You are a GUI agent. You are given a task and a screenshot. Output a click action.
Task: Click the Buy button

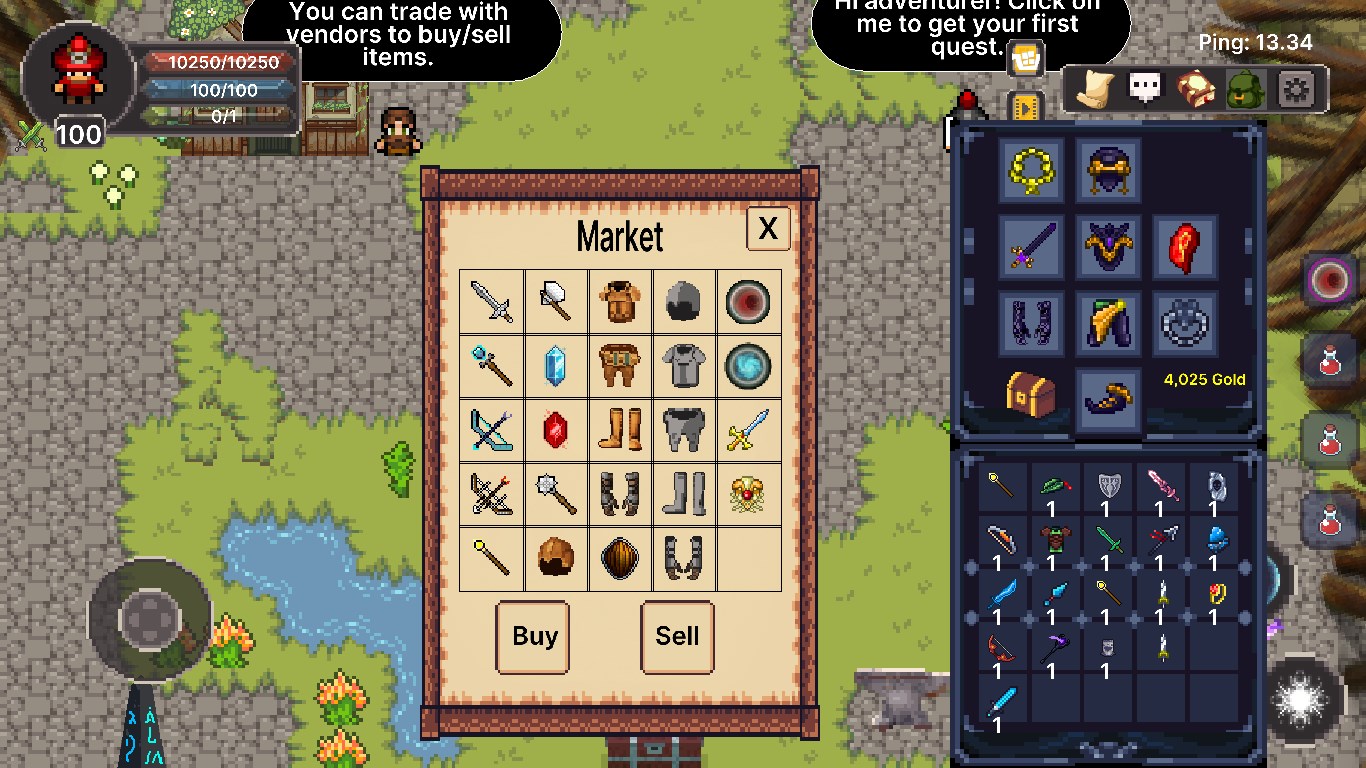533,637
